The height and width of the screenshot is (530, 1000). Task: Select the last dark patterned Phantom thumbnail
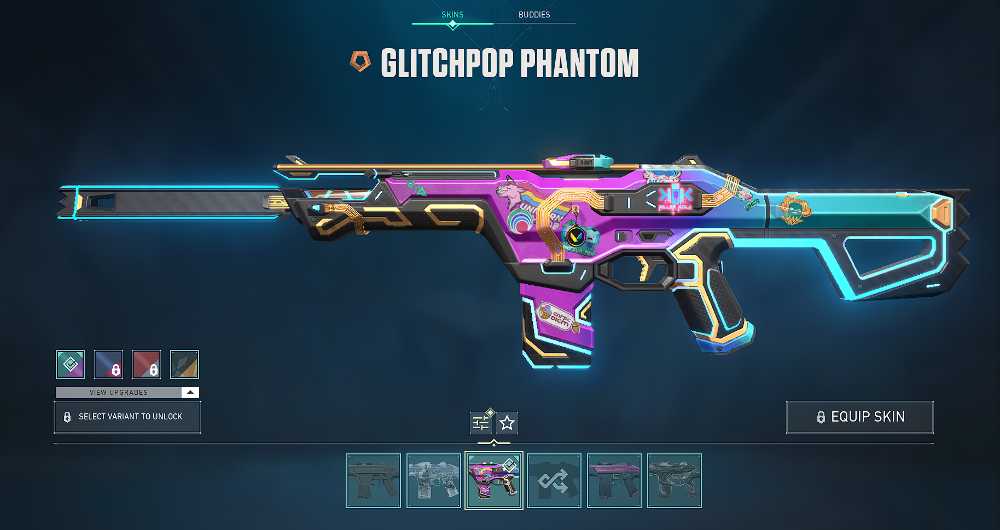pos(674,480)
